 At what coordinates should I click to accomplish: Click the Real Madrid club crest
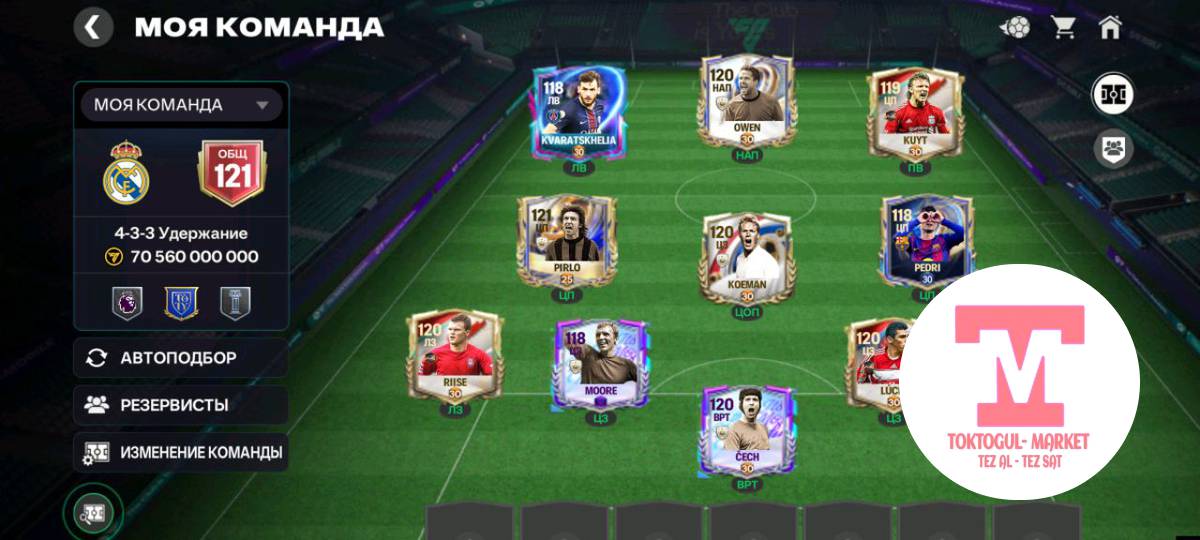(x=126, y=172)
